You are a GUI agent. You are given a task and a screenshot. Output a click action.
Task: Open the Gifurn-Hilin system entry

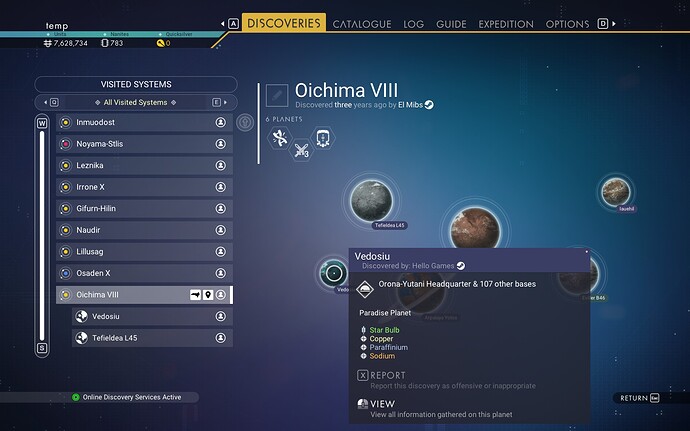143,208
